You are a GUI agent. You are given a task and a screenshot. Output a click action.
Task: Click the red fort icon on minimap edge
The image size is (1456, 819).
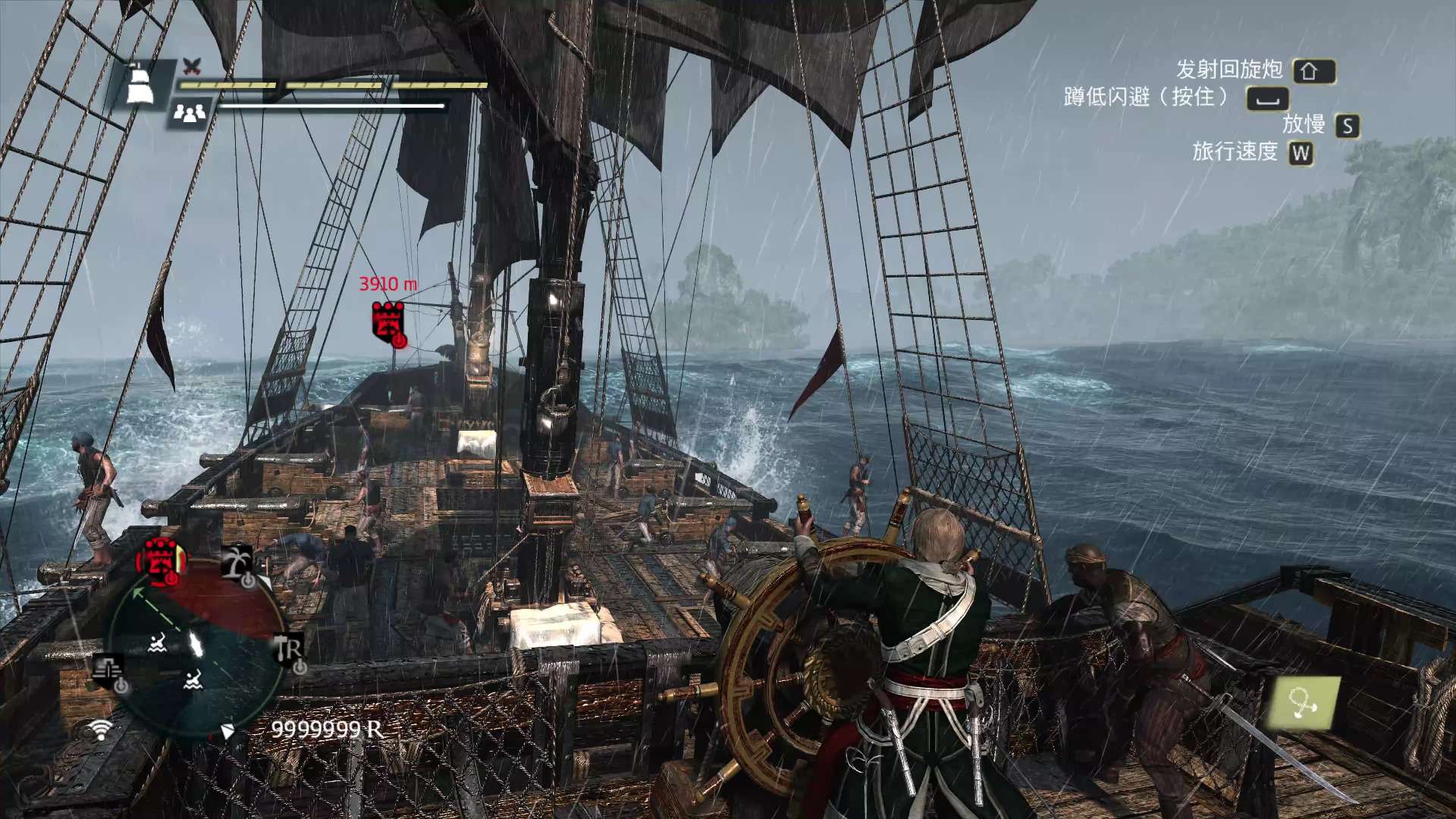[160, 561]
